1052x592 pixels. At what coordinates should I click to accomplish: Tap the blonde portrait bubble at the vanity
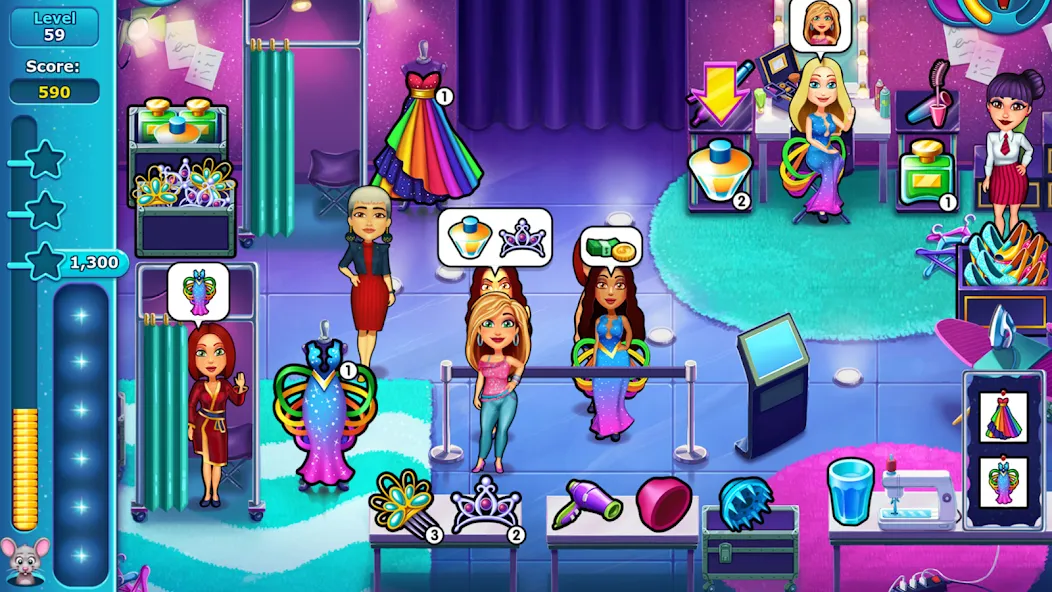[x=820, y=25]
